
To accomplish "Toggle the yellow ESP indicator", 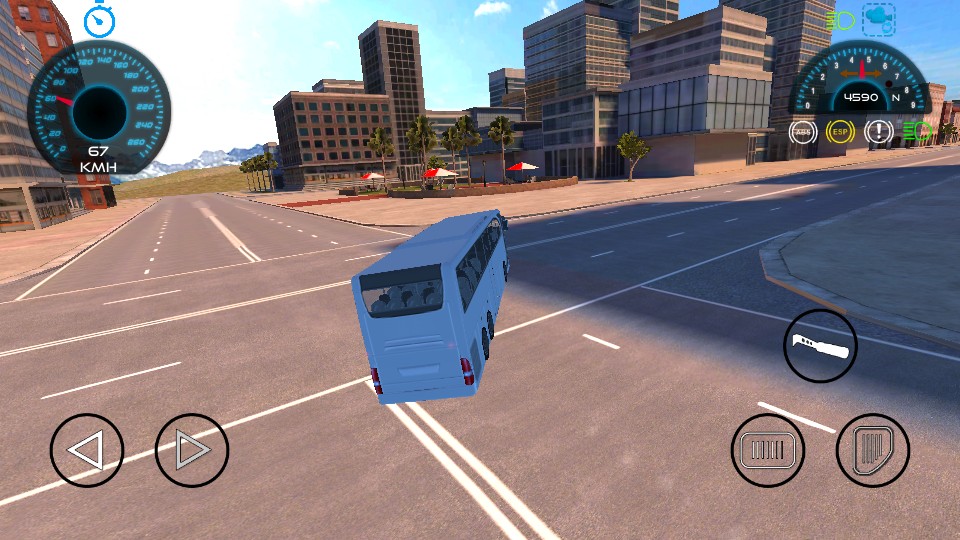I will 840,131.
